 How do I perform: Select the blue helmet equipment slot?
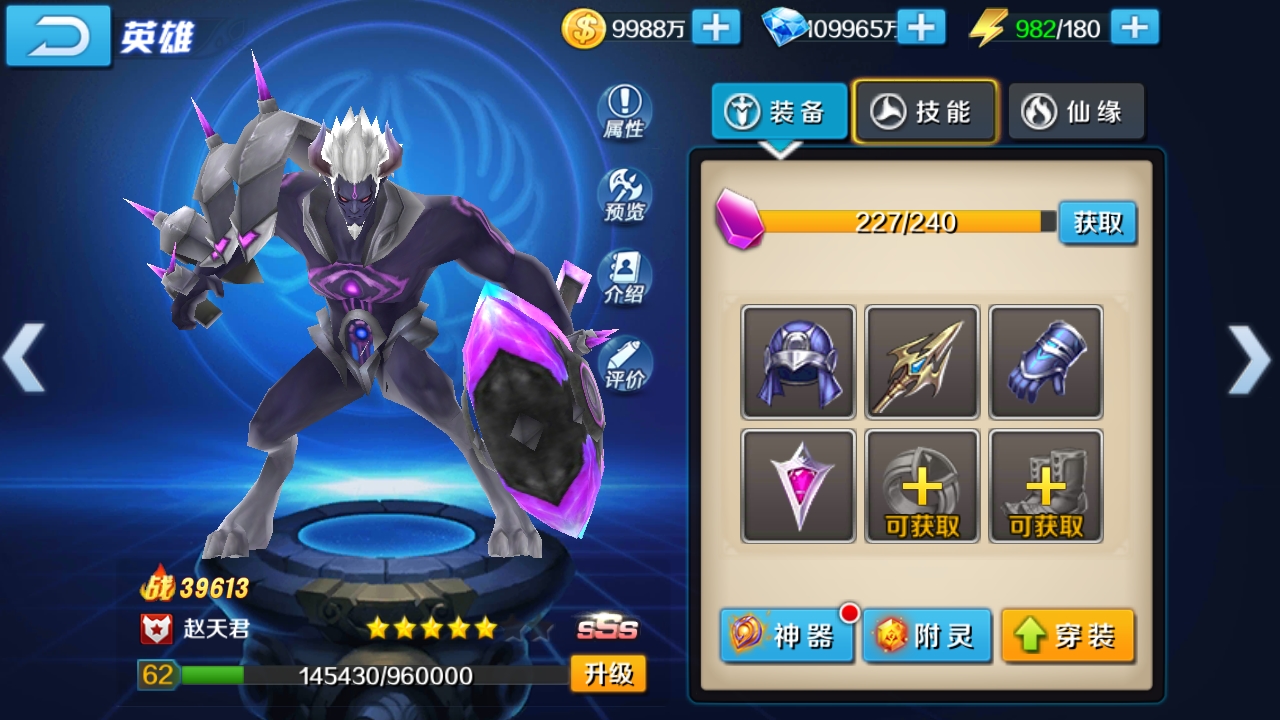tap(798, 362)
